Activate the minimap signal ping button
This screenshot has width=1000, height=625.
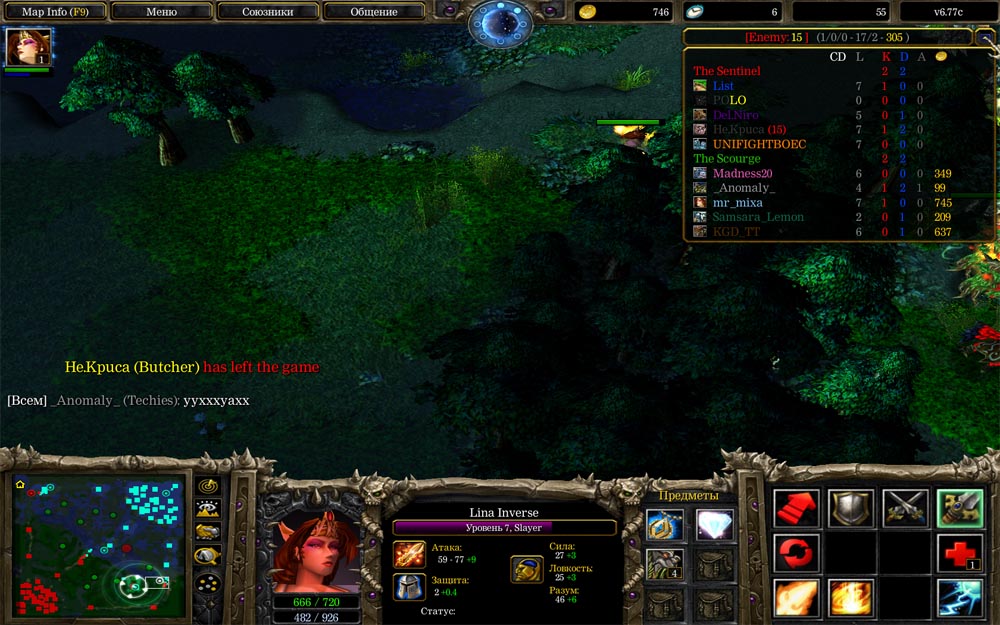pos(208,486)
